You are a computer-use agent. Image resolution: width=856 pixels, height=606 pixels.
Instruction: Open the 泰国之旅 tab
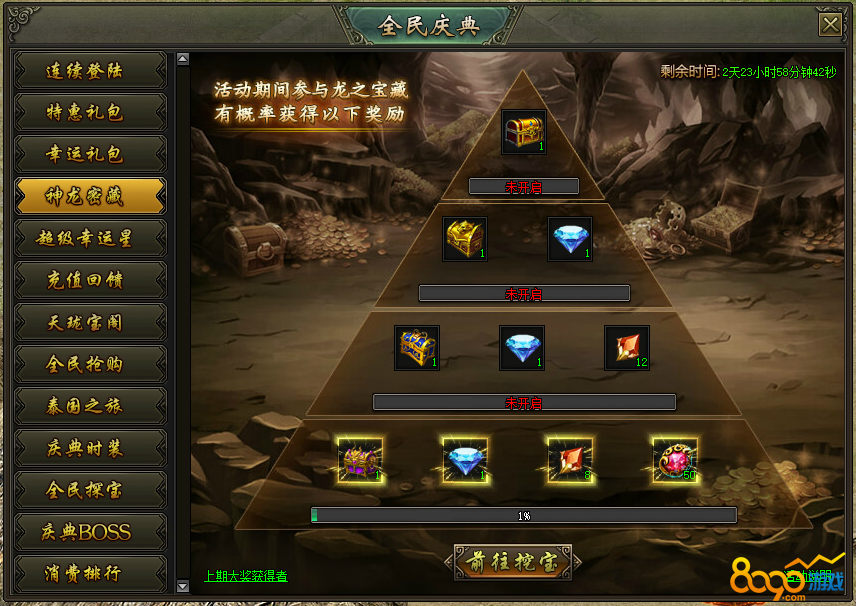click(90, 407)
